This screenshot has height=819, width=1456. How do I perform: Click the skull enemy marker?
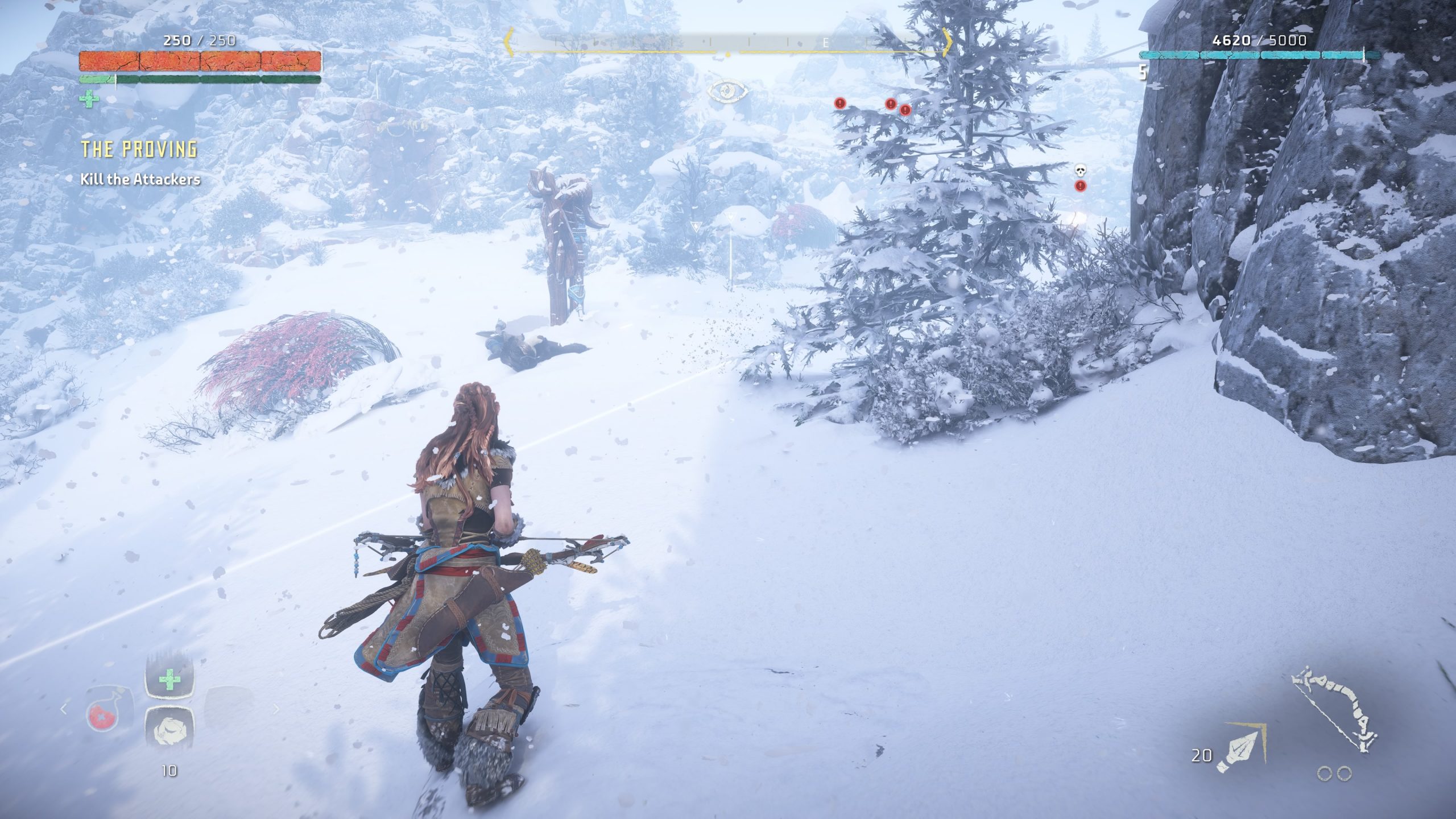click(x=1080, y=171)
